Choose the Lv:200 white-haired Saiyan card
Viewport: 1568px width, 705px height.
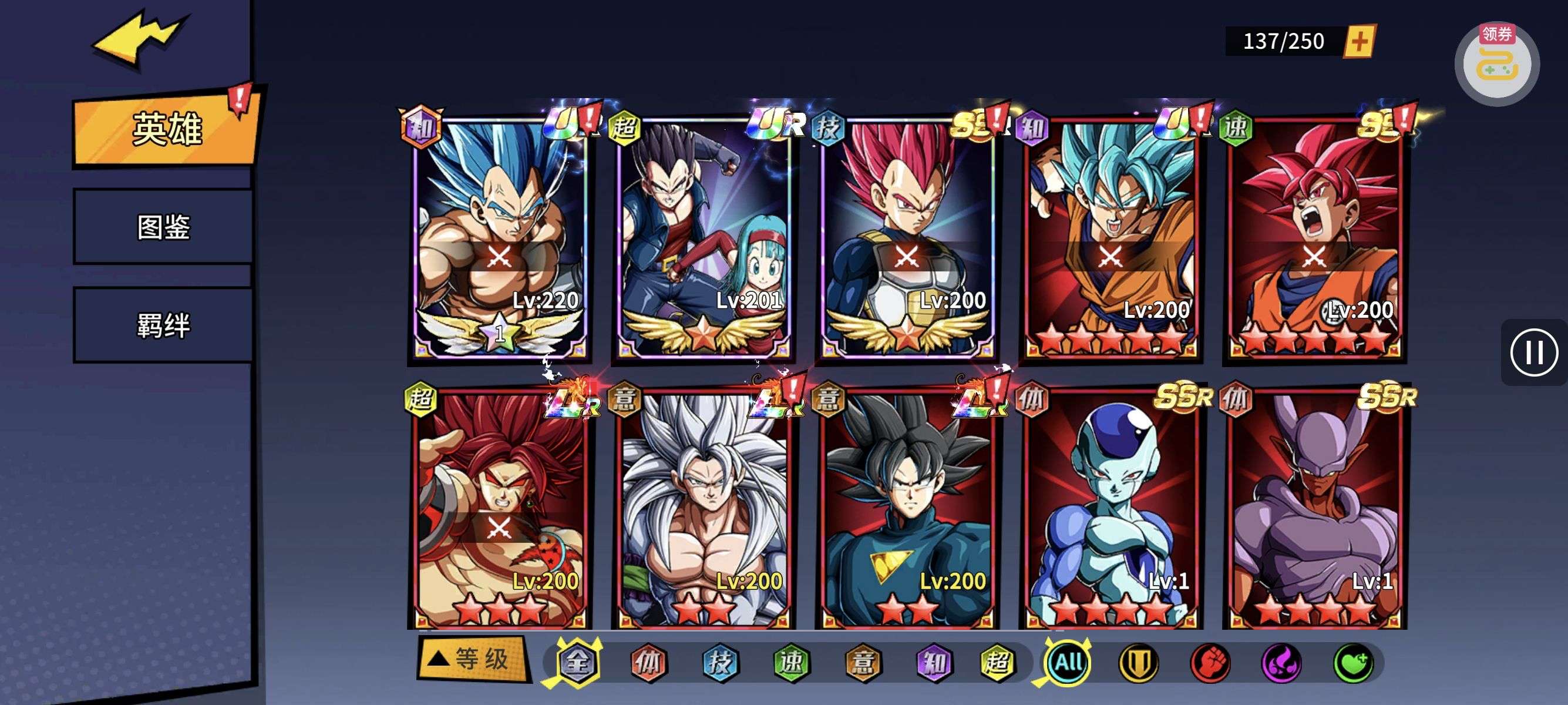click(703, 508)
